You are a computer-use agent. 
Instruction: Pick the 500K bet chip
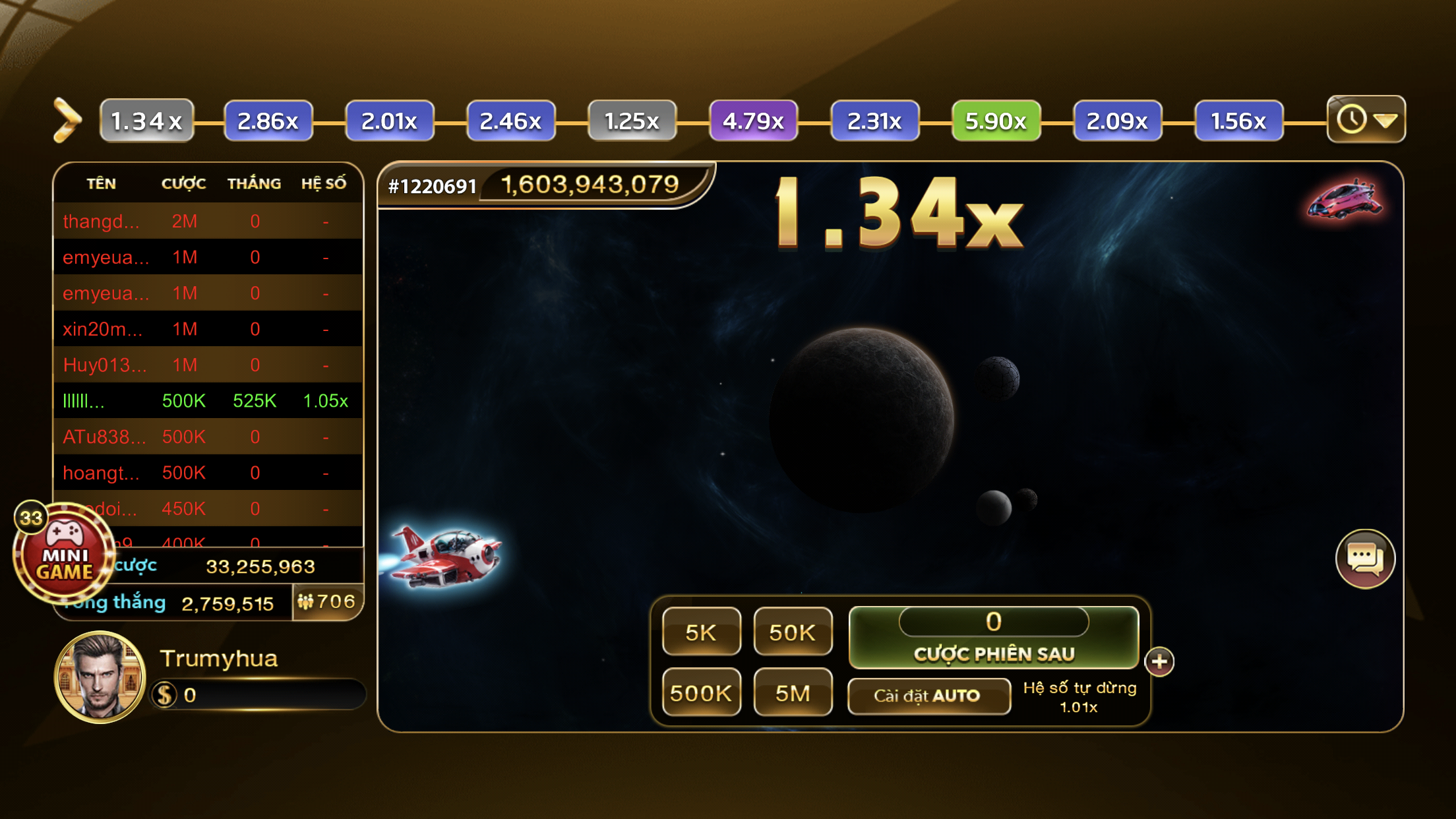pyautogui.click(x=701, y=692)
